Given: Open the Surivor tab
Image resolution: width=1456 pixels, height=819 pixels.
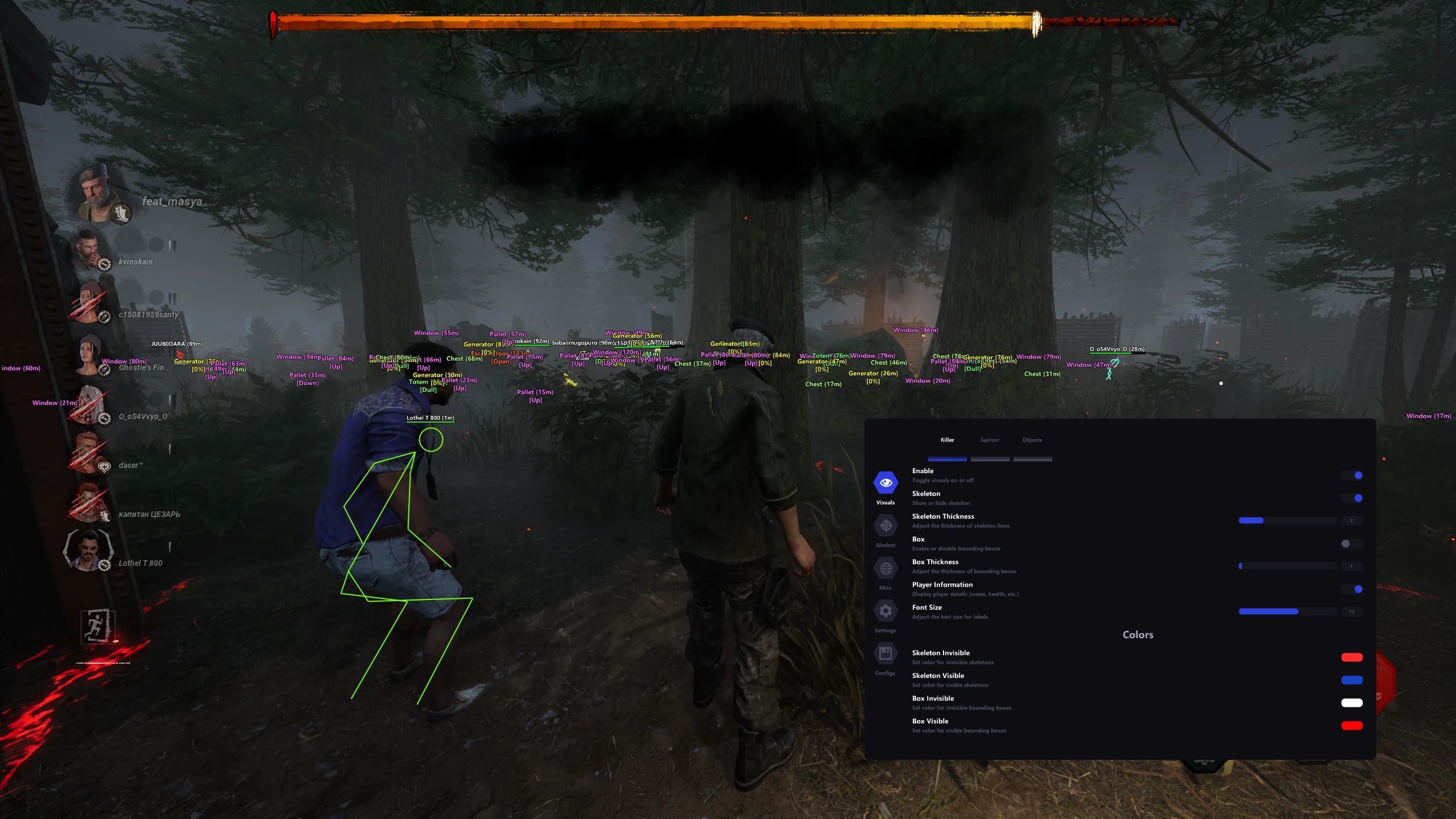Looking at the screenshot, I should (x=990, y=440).
